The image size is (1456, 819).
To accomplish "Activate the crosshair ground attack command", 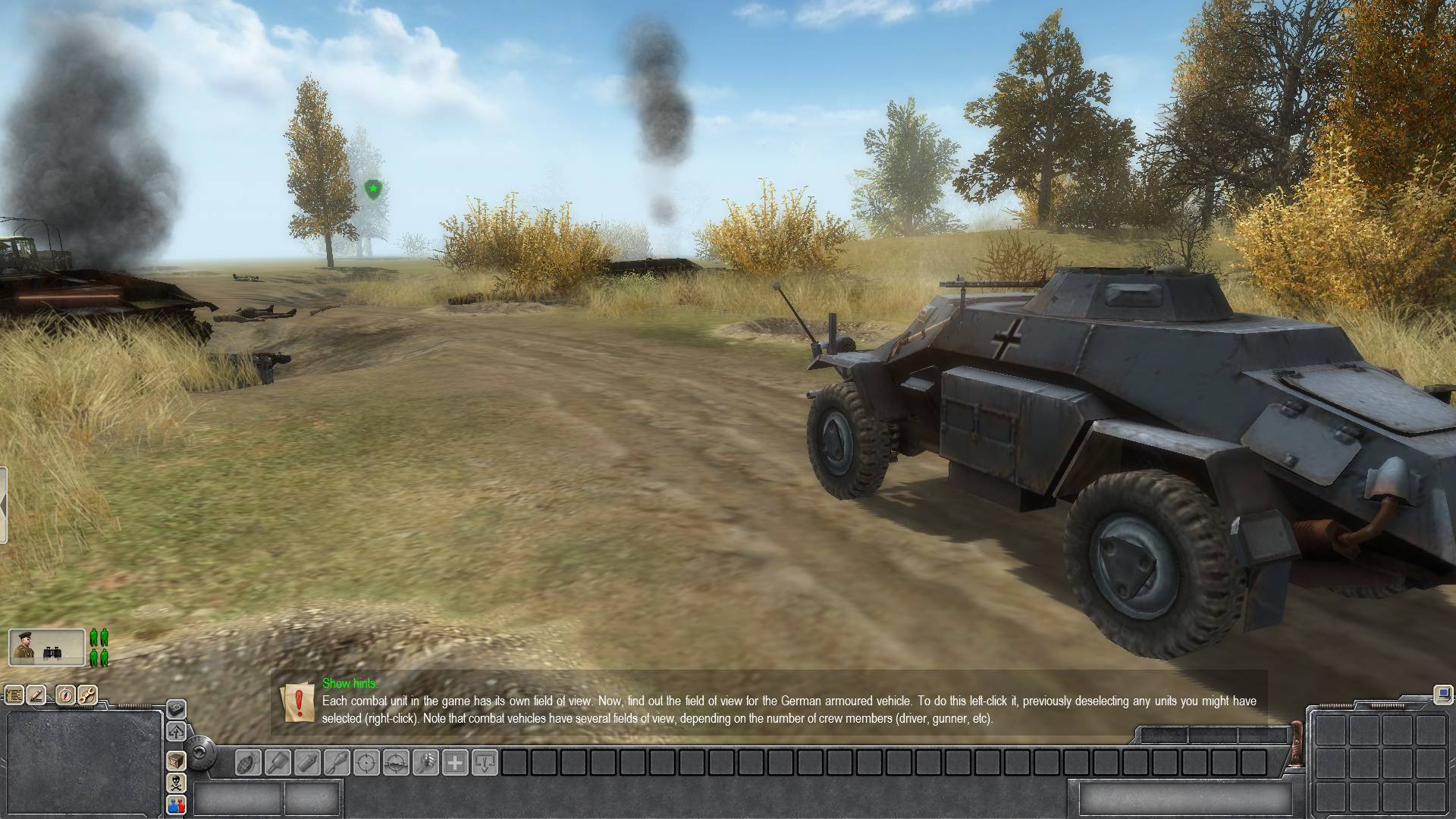I will tap(396, 762).
